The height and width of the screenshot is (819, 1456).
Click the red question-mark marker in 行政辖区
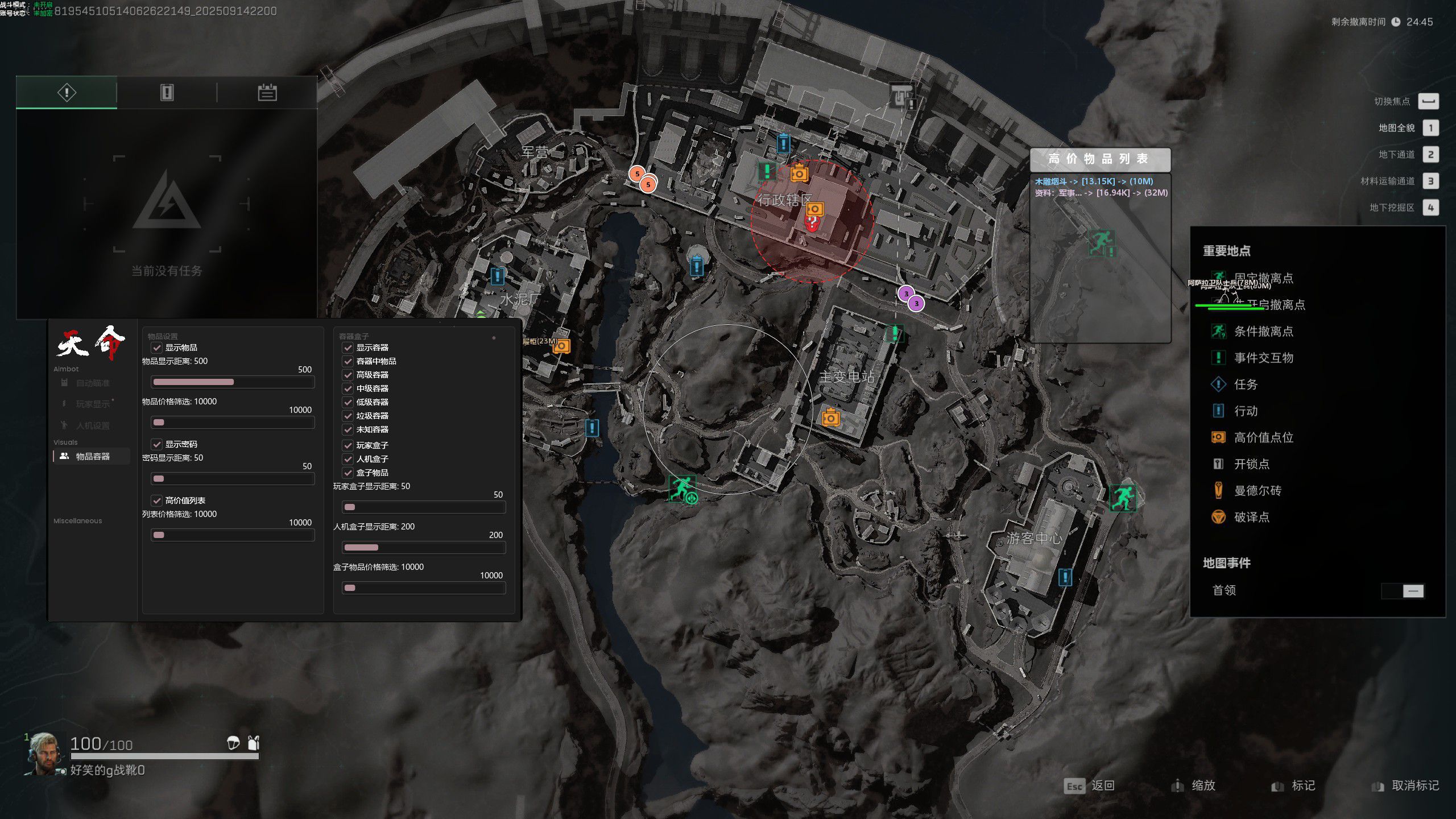(x=813, y=222)
